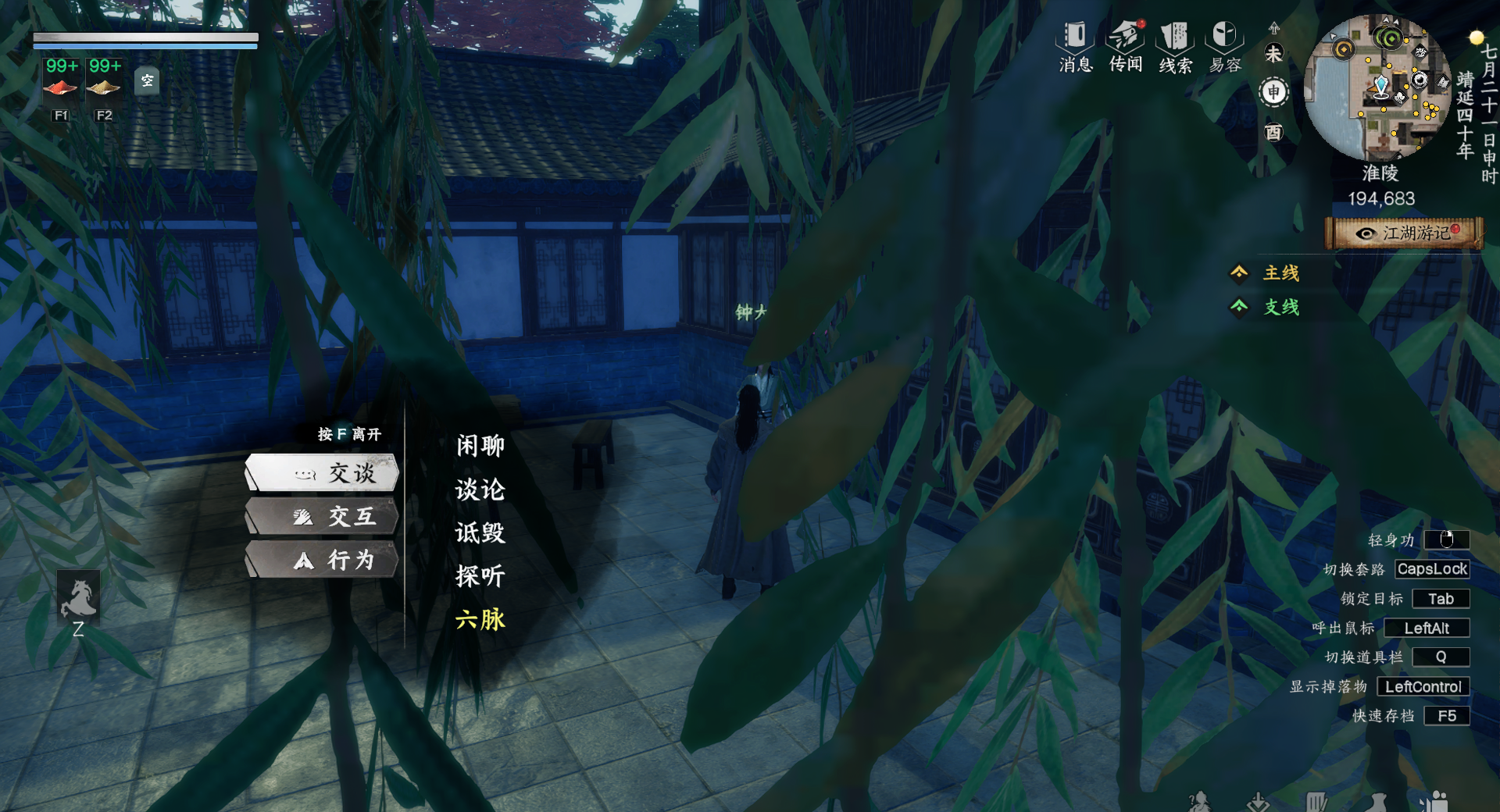1500x812 pixels.
Task: Select the 诋毁 dialogue option
Action: click(x=480, y=533)
